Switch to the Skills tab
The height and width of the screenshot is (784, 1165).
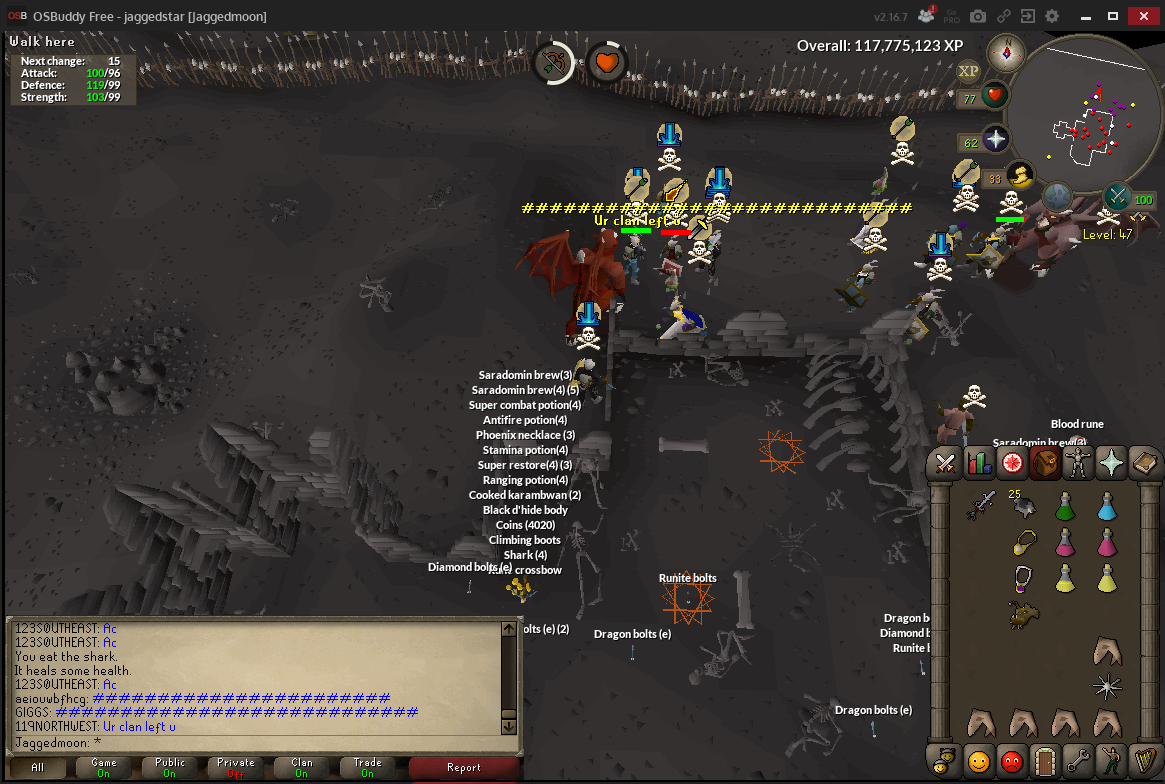click(x=979, y=464)
